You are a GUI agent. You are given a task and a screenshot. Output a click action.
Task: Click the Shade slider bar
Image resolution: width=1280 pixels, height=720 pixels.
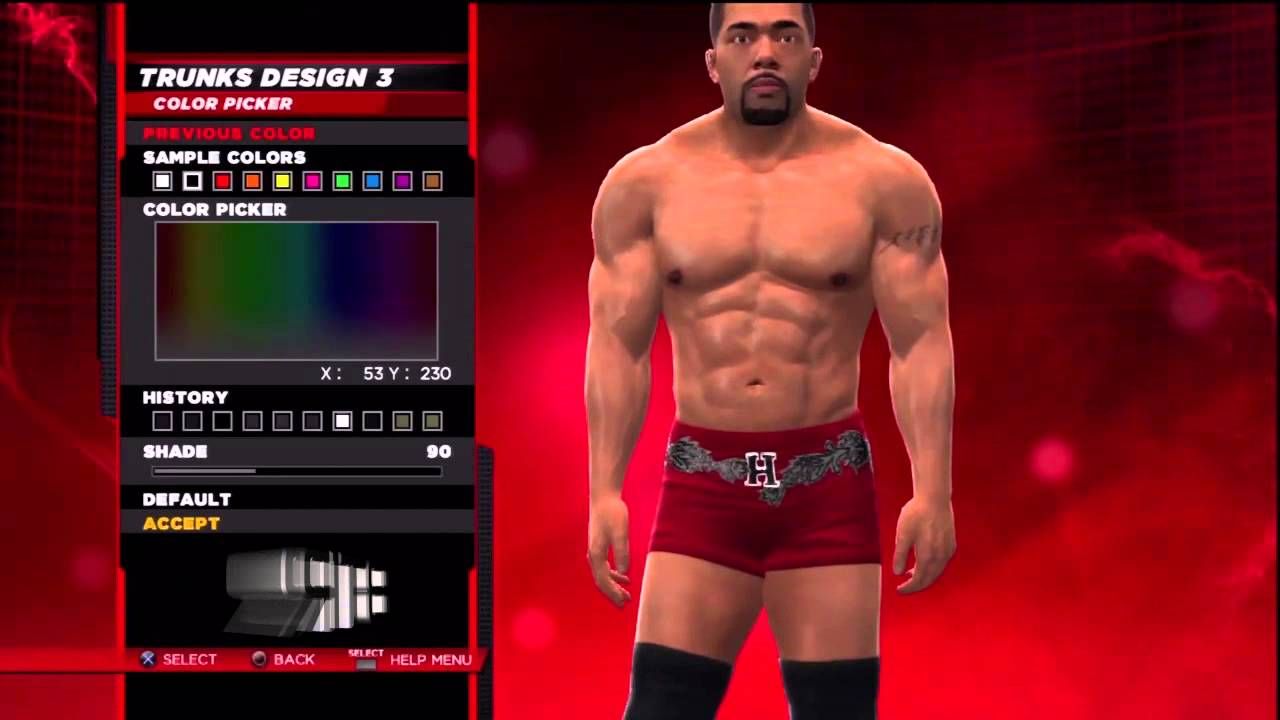pos(296,471)
